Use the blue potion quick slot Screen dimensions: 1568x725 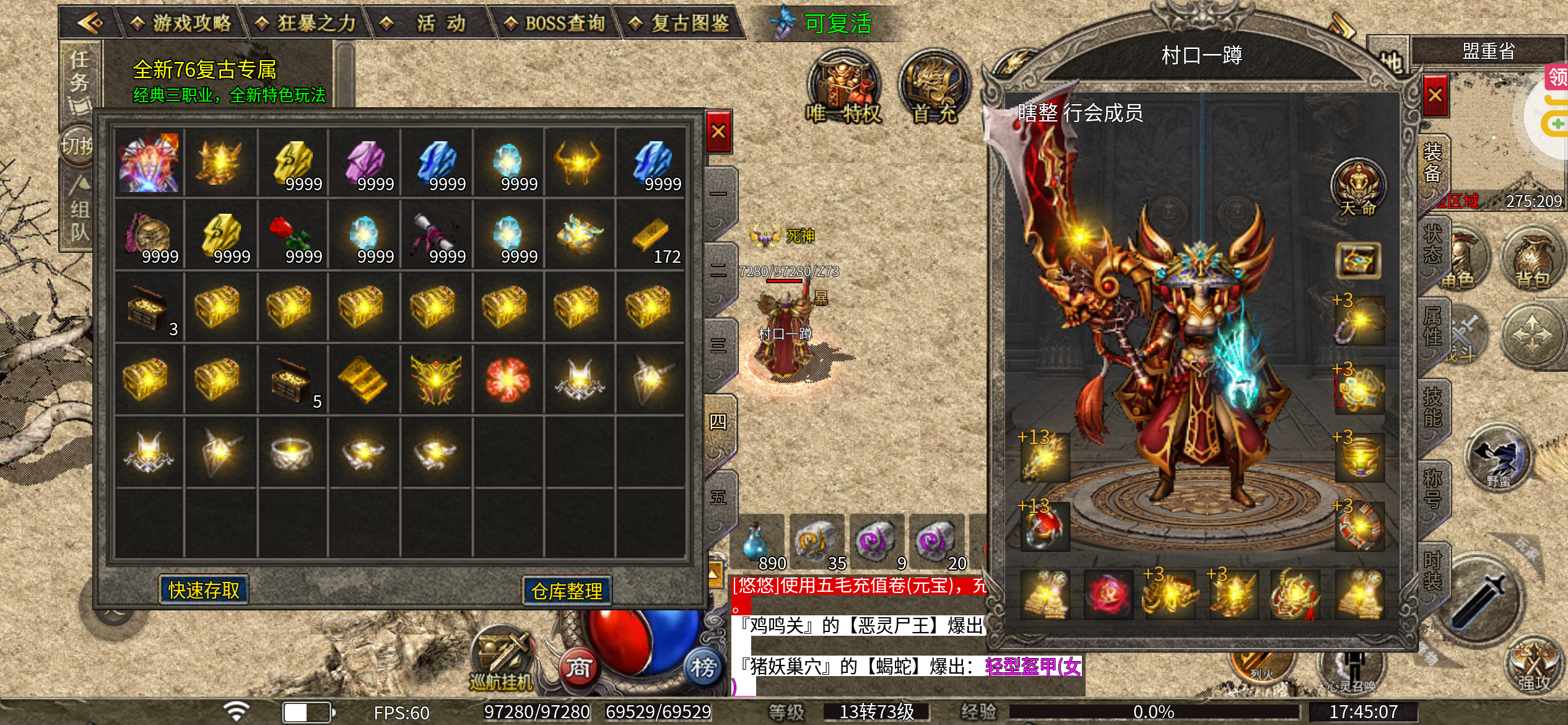coord(757,542)
